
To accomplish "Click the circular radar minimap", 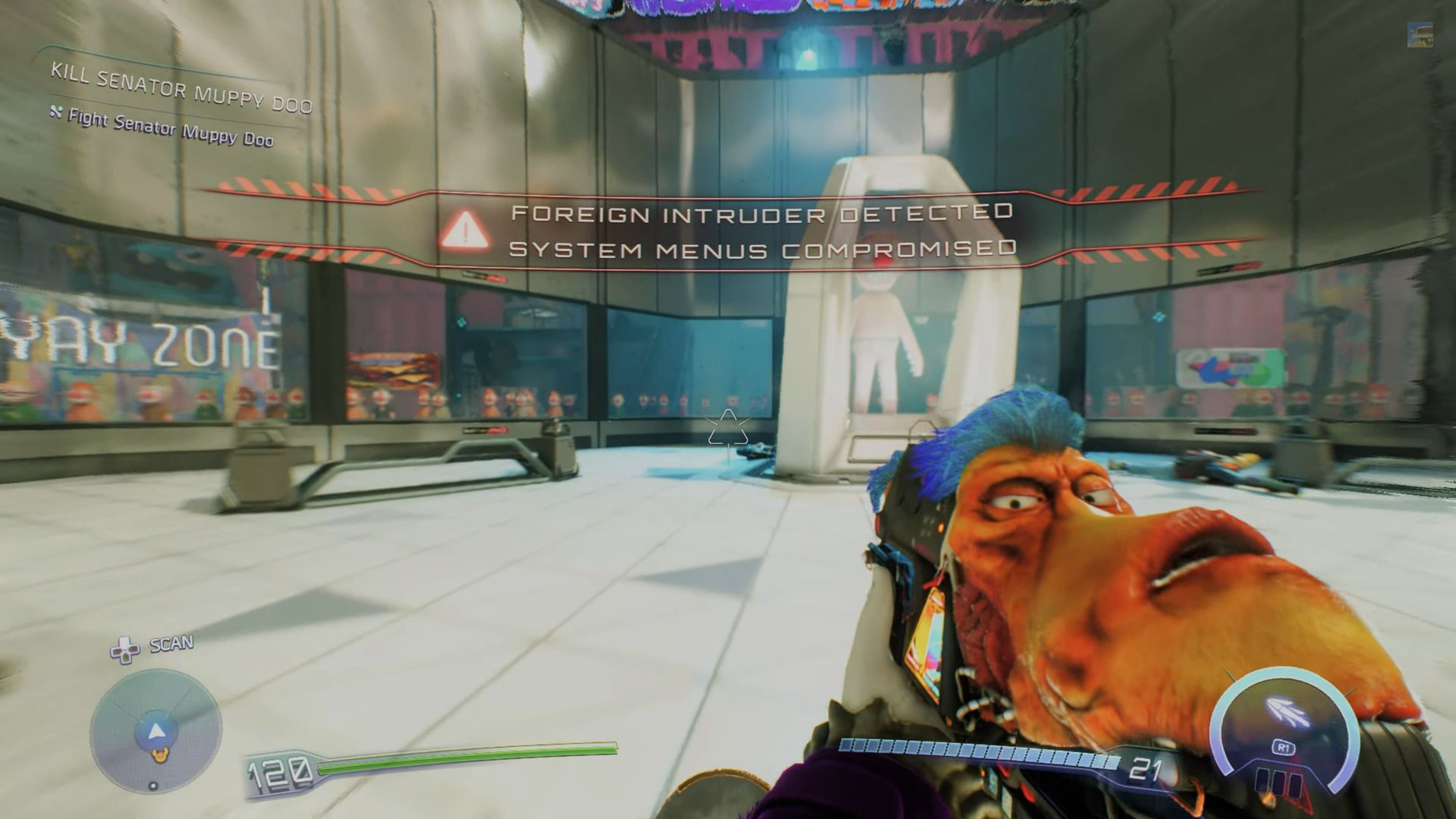I will point(156,732).
